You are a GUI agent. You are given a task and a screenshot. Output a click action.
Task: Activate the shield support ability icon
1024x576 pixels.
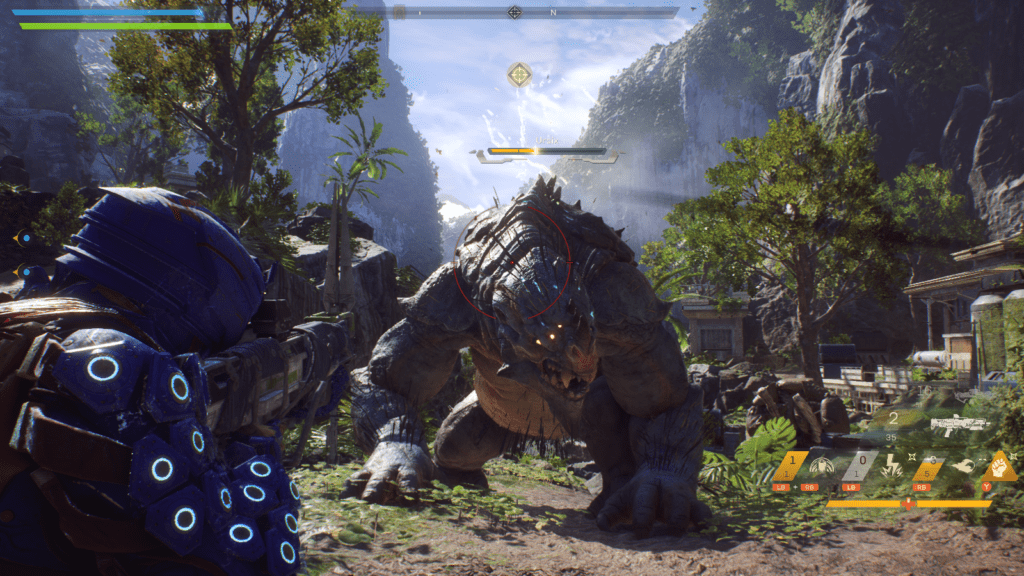(x=824, y=466)
